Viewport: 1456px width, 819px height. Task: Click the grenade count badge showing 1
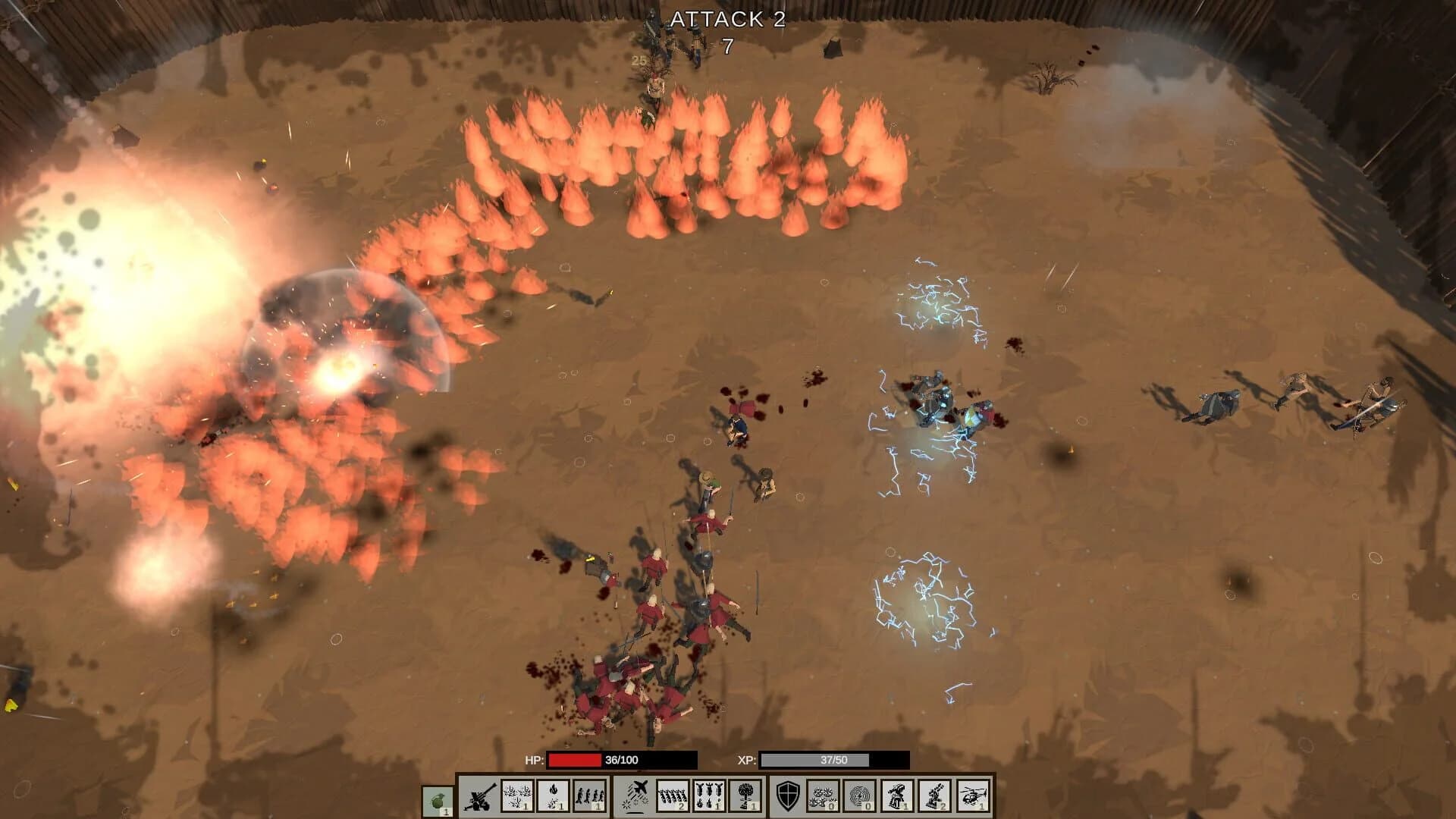tap(446, 811)
